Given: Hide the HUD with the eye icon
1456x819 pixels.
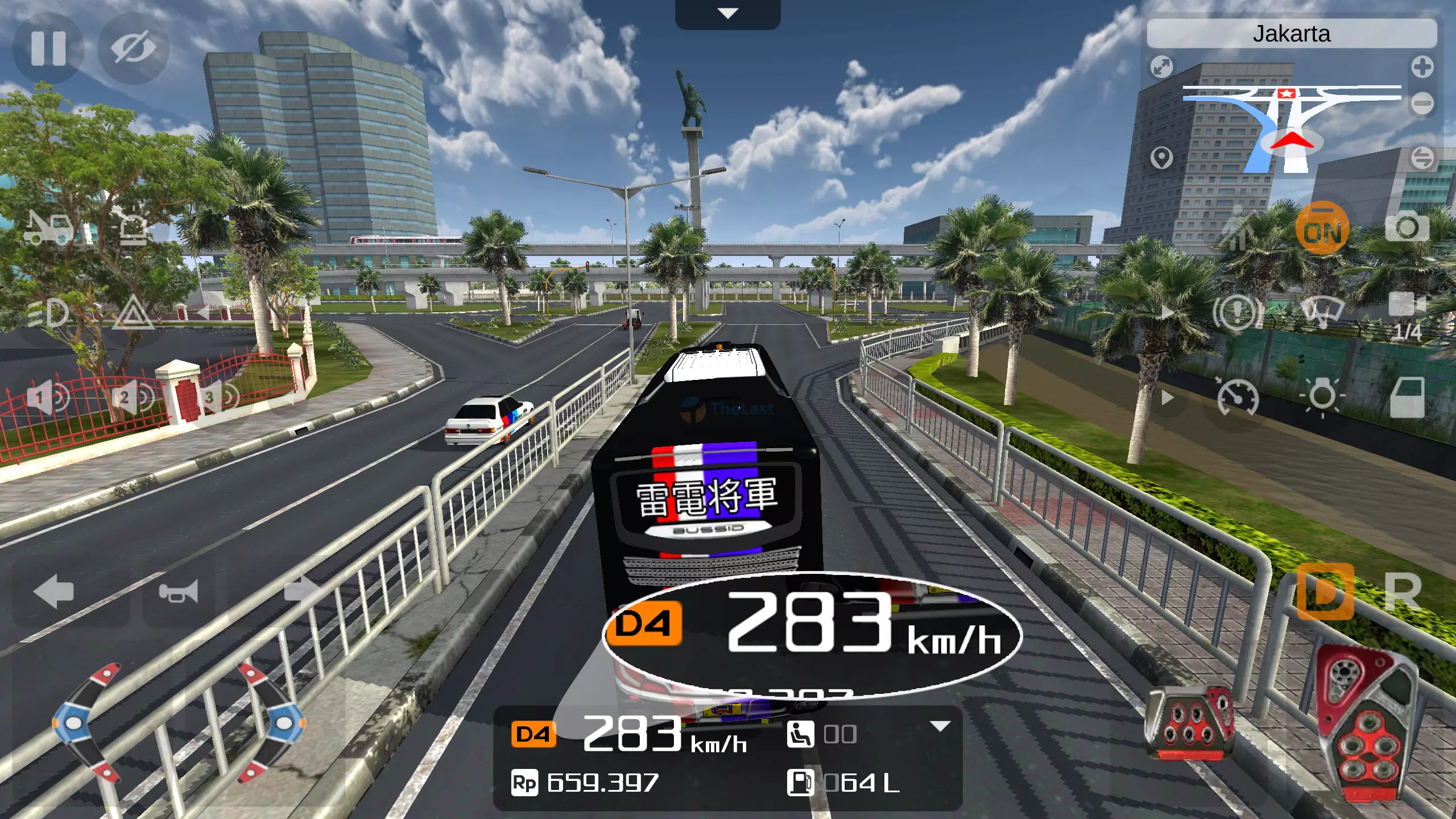Looking at the screenshot, I should pyautogui.click(x=131, y=48).
